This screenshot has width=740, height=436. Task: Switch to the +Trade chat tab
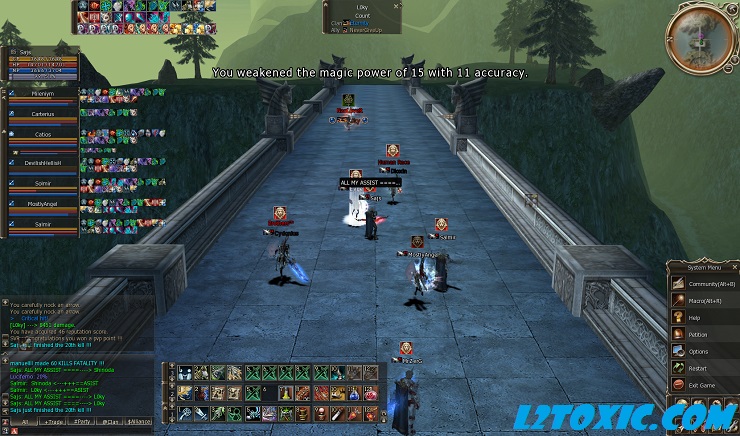pos(53,423)
